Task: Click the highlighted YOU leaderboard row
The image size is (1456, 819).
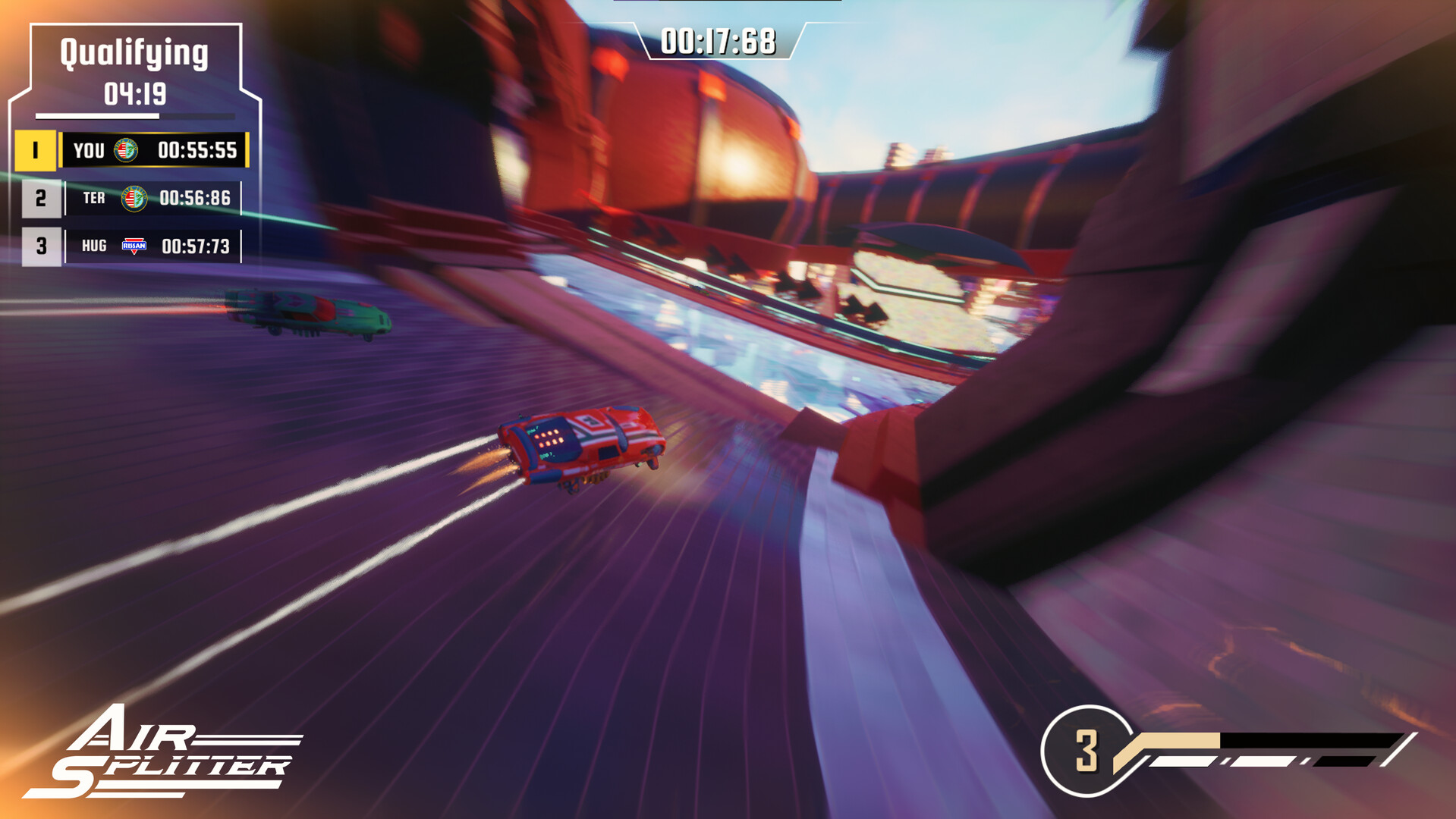Action: [156, 150]
